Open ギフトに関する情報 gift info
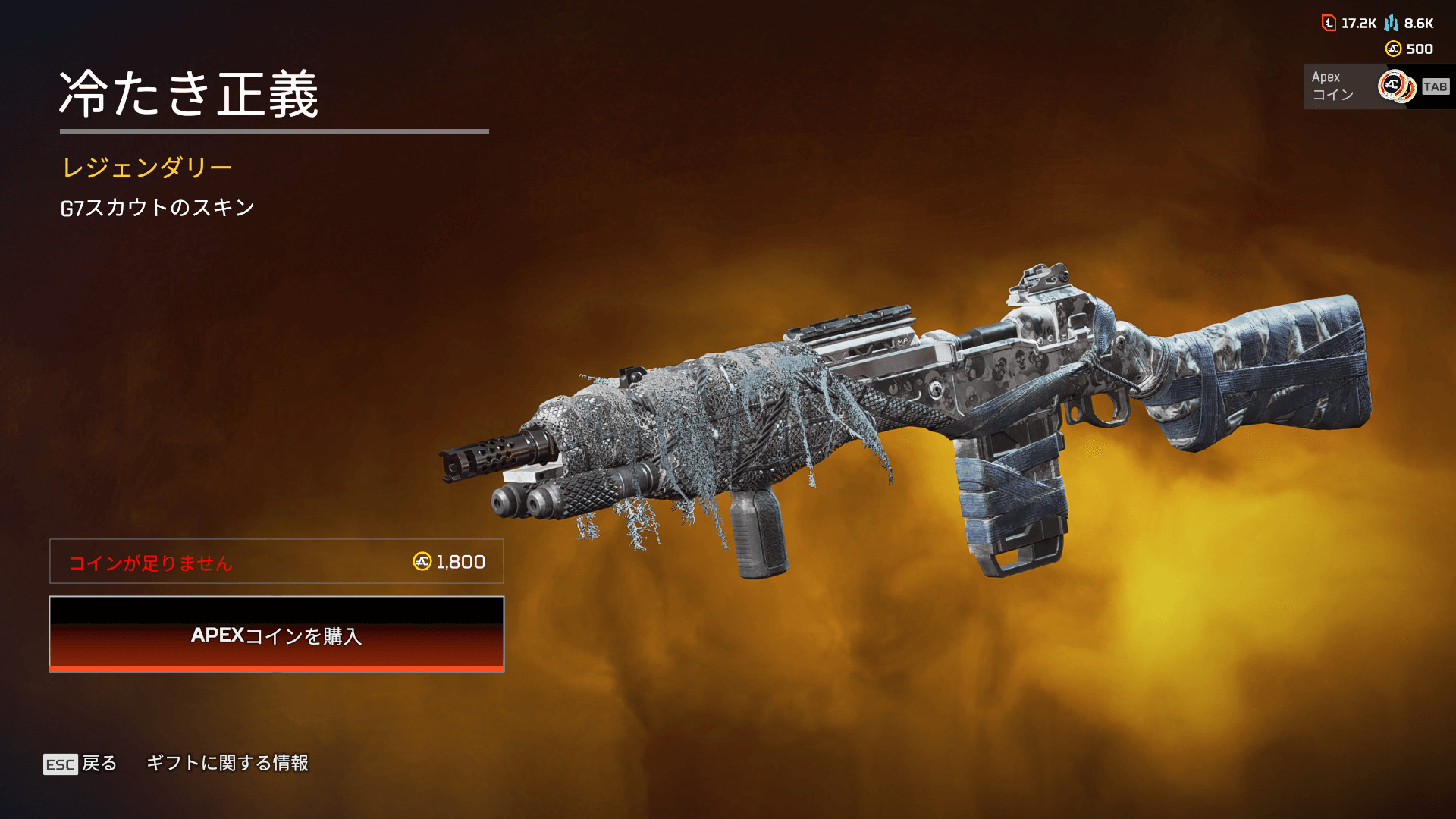Viewport: 1456px width, 819px height. pyautogui.click(x=227, y=763)
